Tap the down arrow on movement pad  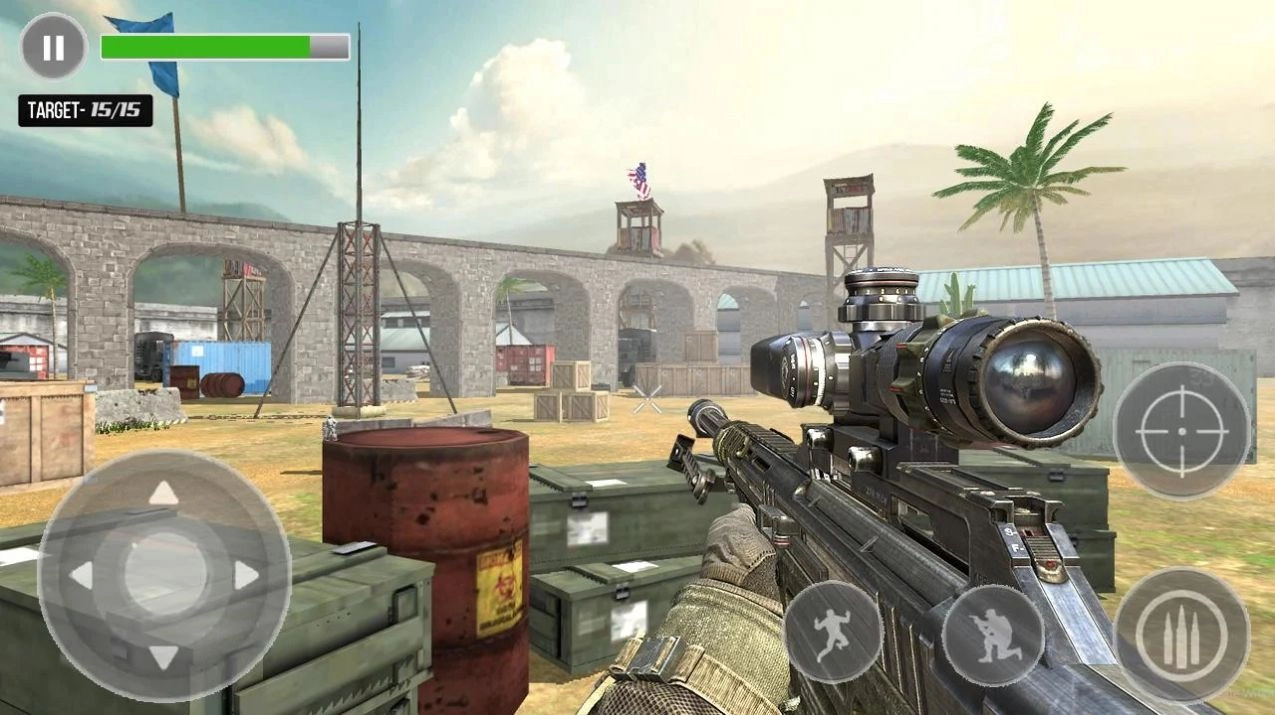(x=164, y=656)
